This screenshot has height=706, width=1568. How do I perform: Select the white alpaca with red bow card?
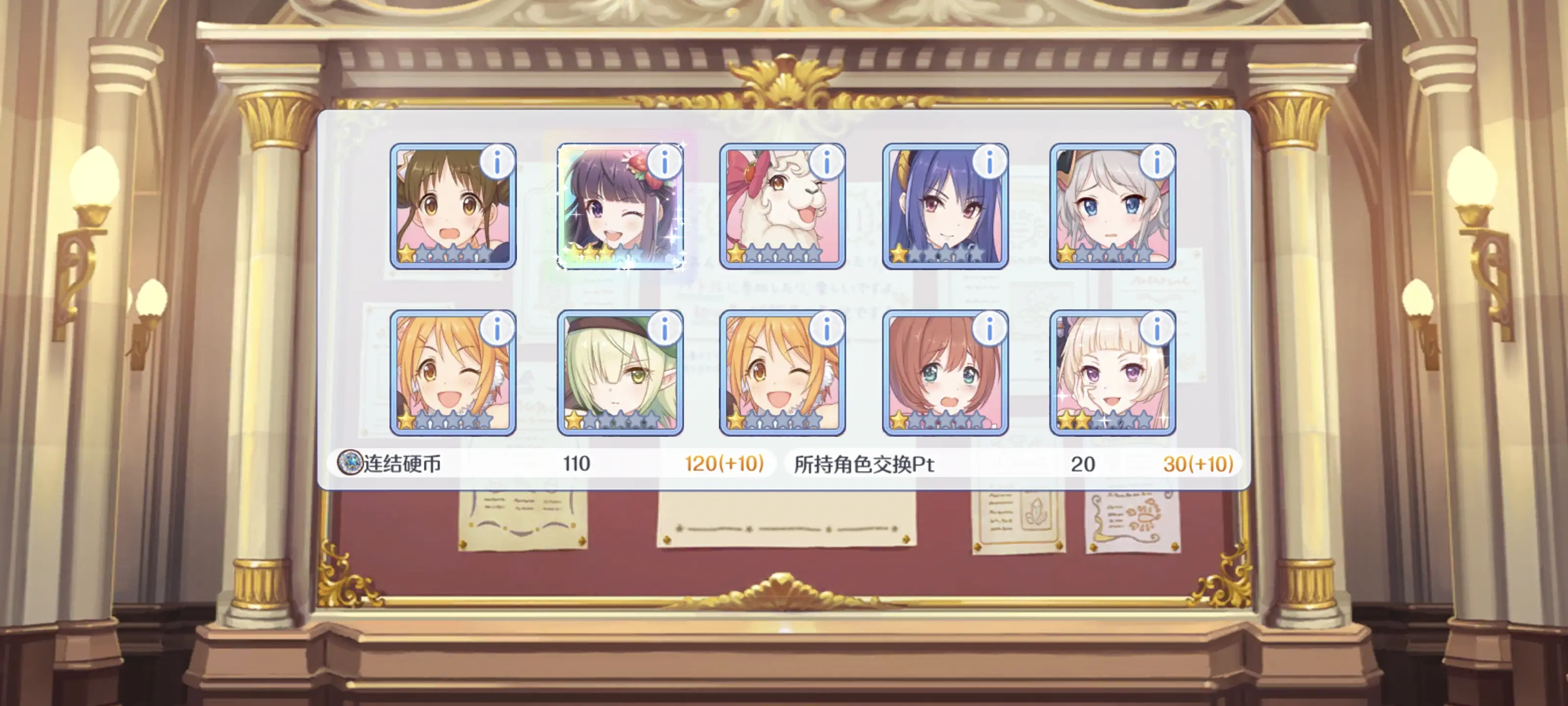782,207
